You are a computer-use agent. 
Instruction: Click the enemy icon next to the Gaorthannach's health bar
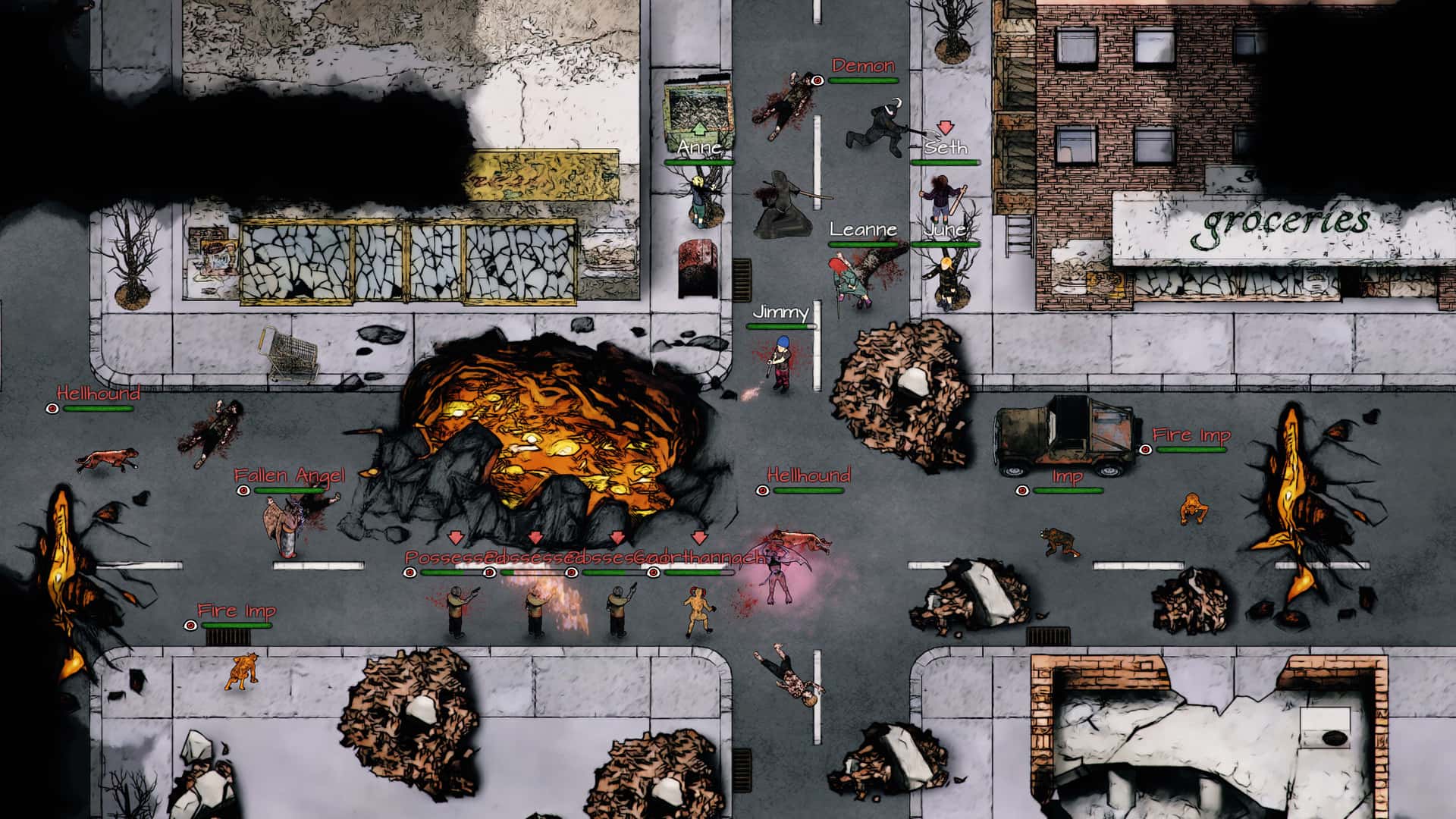click(x=654, y=573)
